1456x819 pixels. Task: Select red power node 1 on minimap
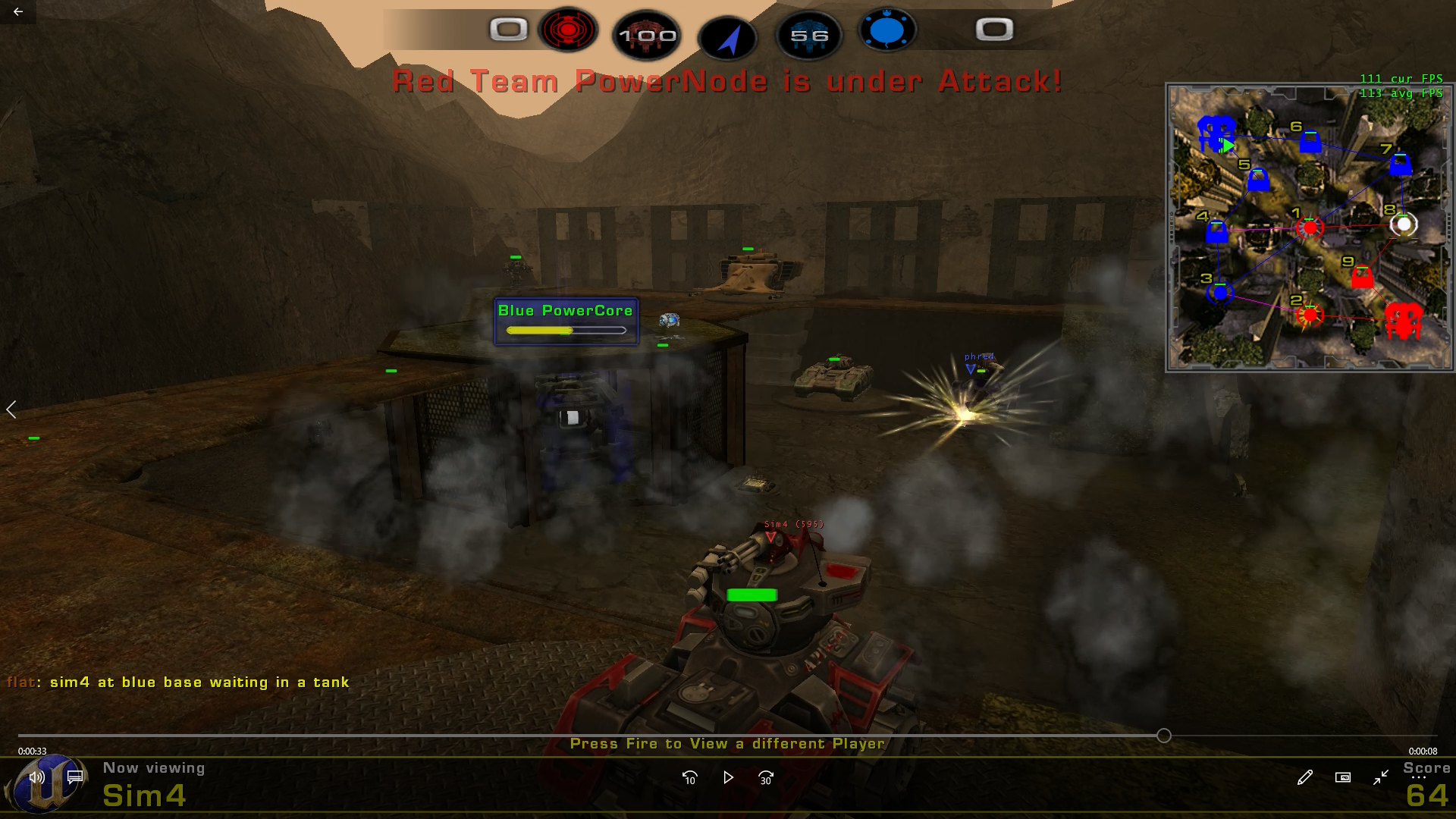(1310, 227)
